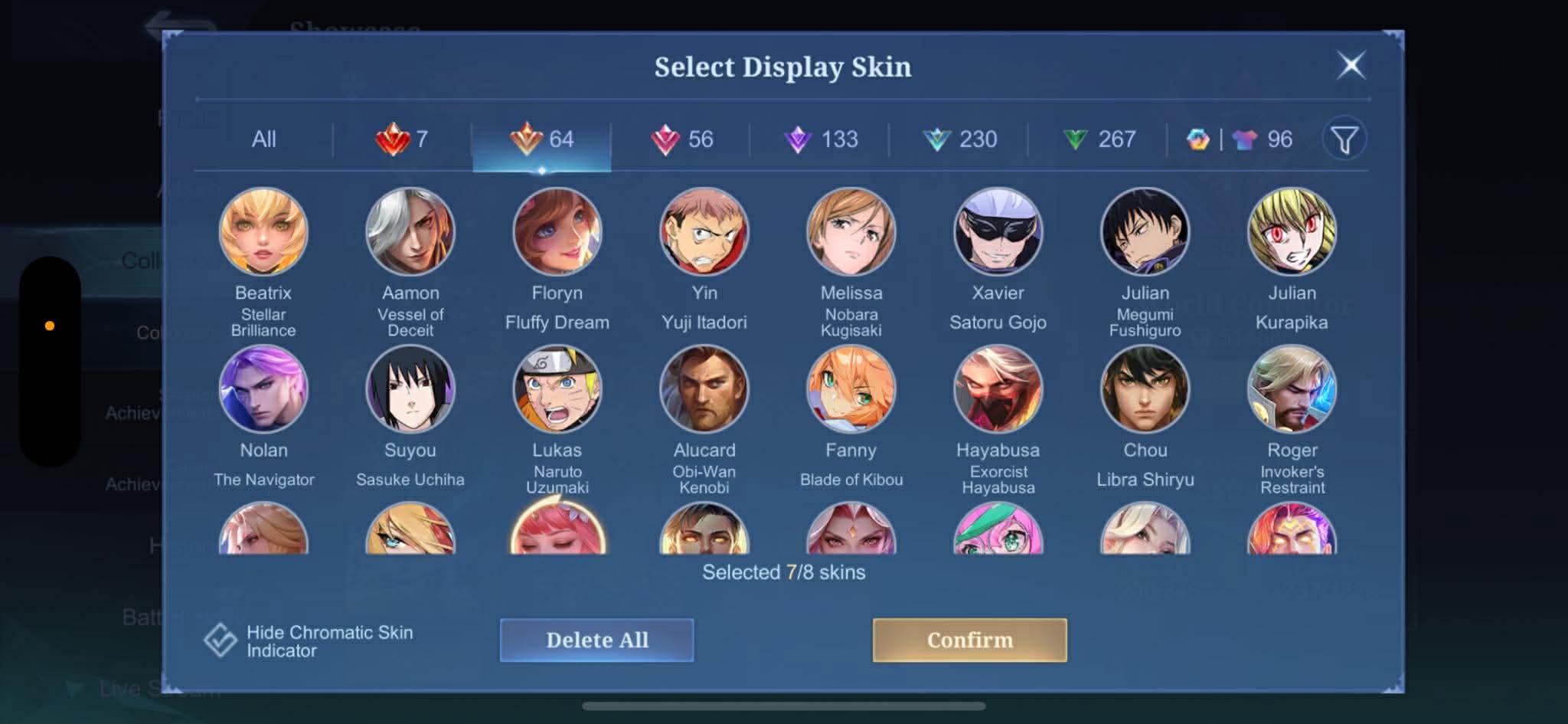Select Yin's Yuji Itadori skin
The width and height of the screenshot is (1568, 724).
tap(704, 232)
